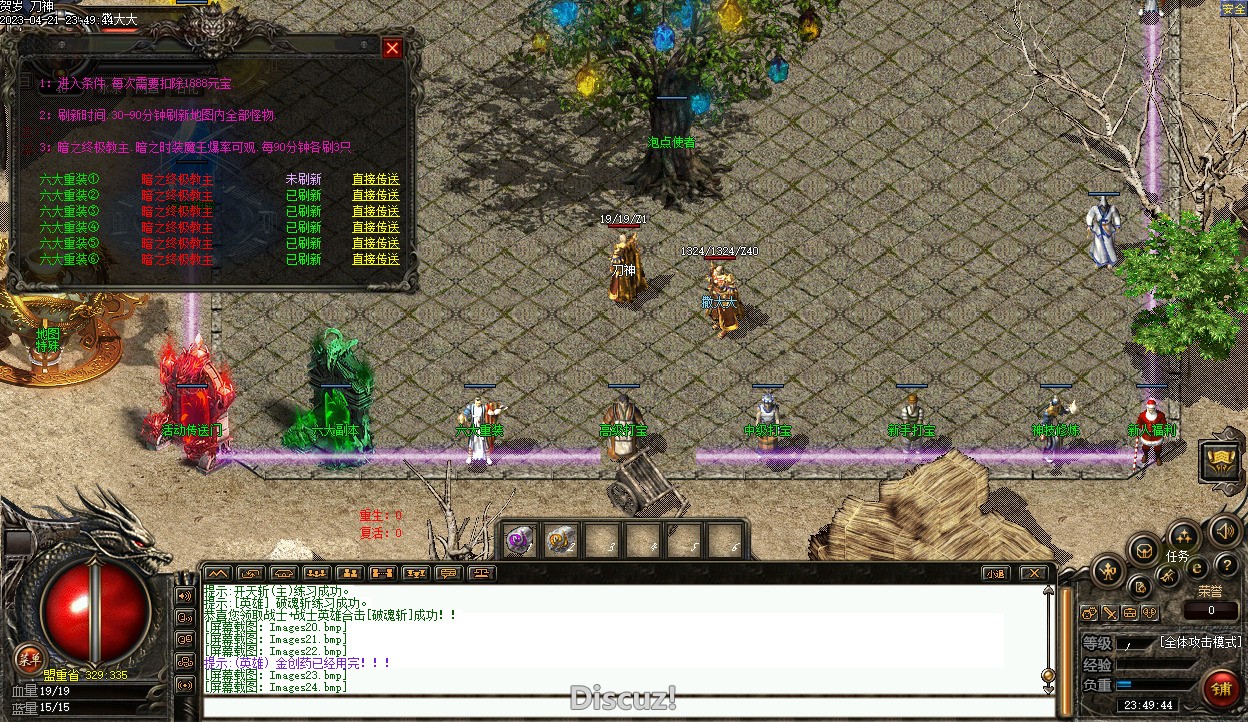The image size is (1248, 722).
Task: Change the 全体攻击模式 attack mode label
Action: click(x=1200, y=642)
